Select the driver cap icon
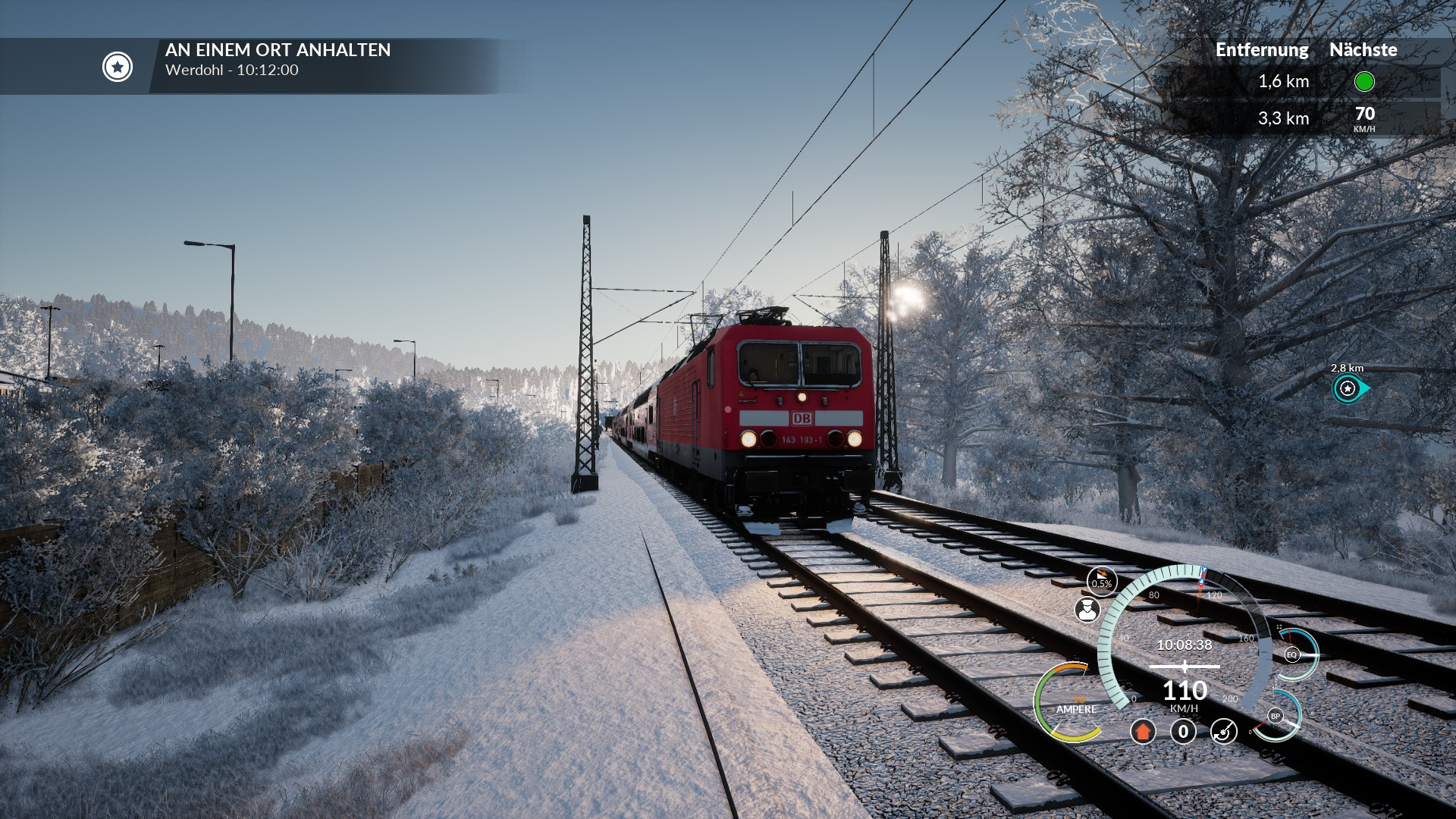 (x=1087, y=610)
